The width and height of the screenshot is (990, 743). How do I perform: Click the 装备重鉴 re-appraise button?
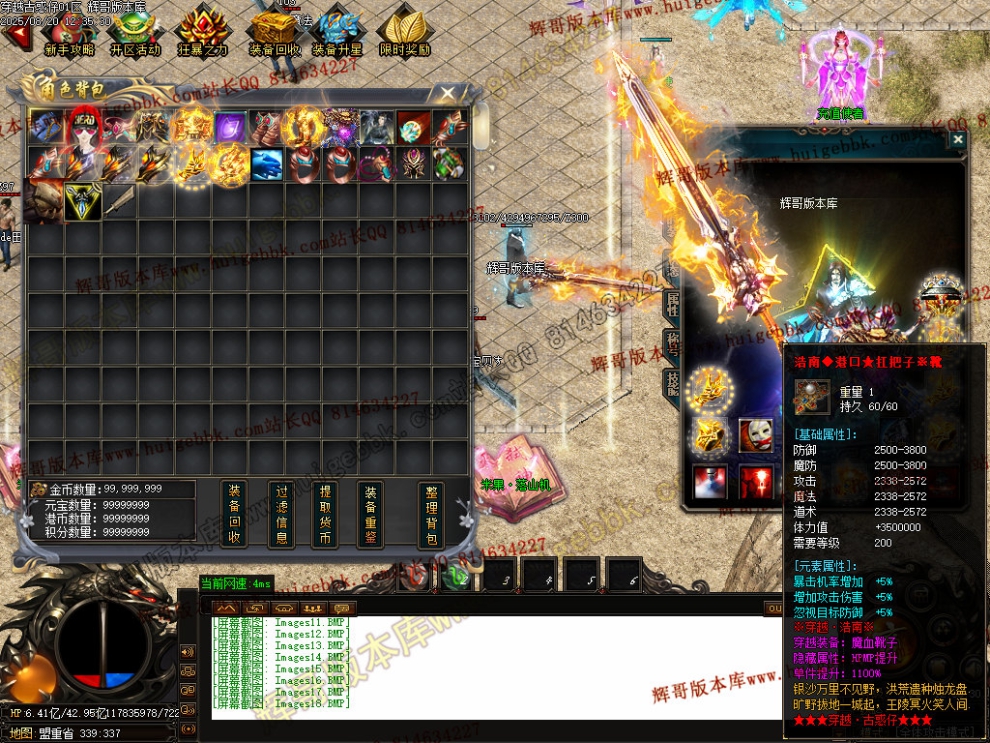371,514
